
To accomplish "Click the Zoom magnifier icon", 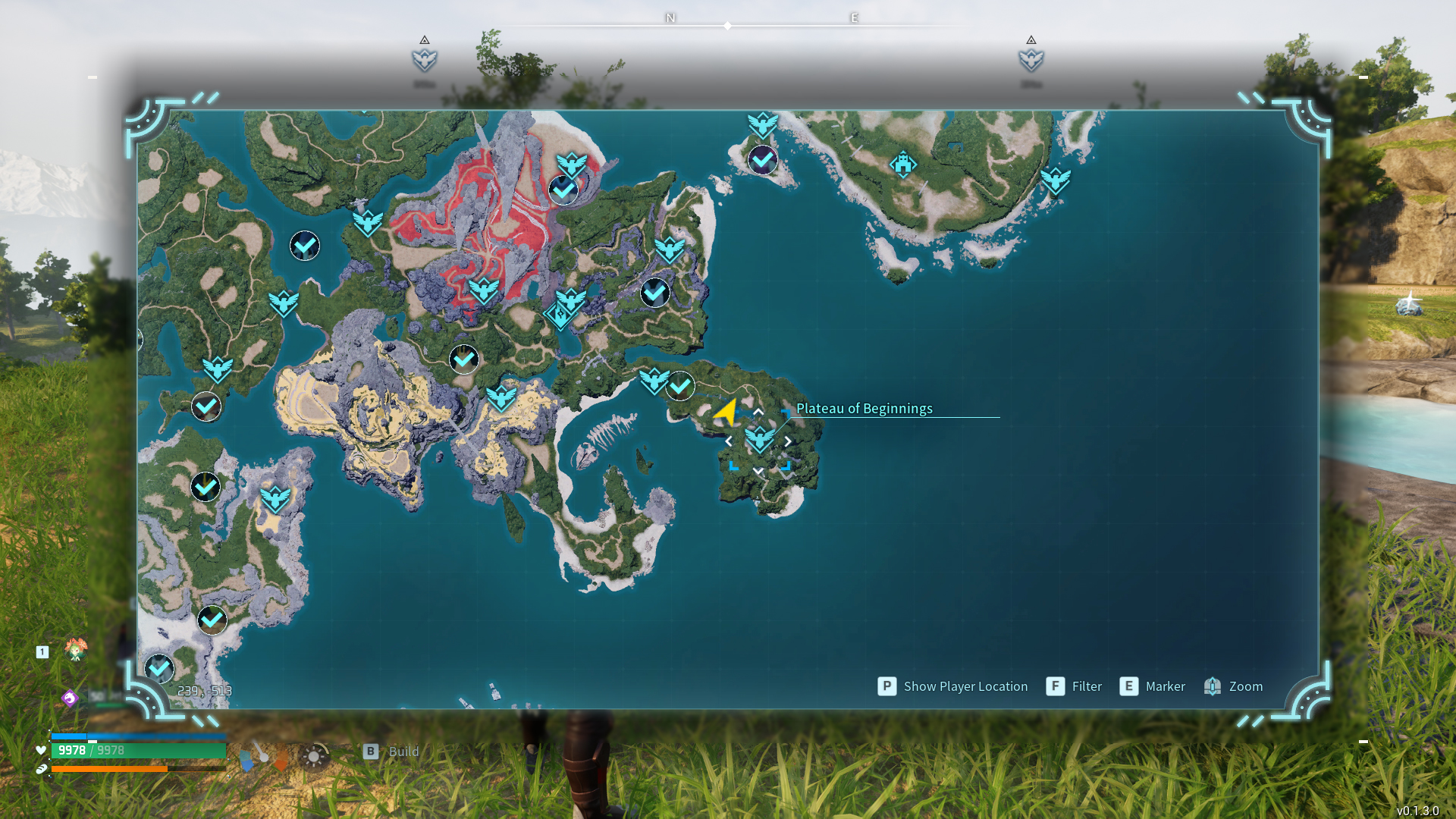I will coord(1213,686).
